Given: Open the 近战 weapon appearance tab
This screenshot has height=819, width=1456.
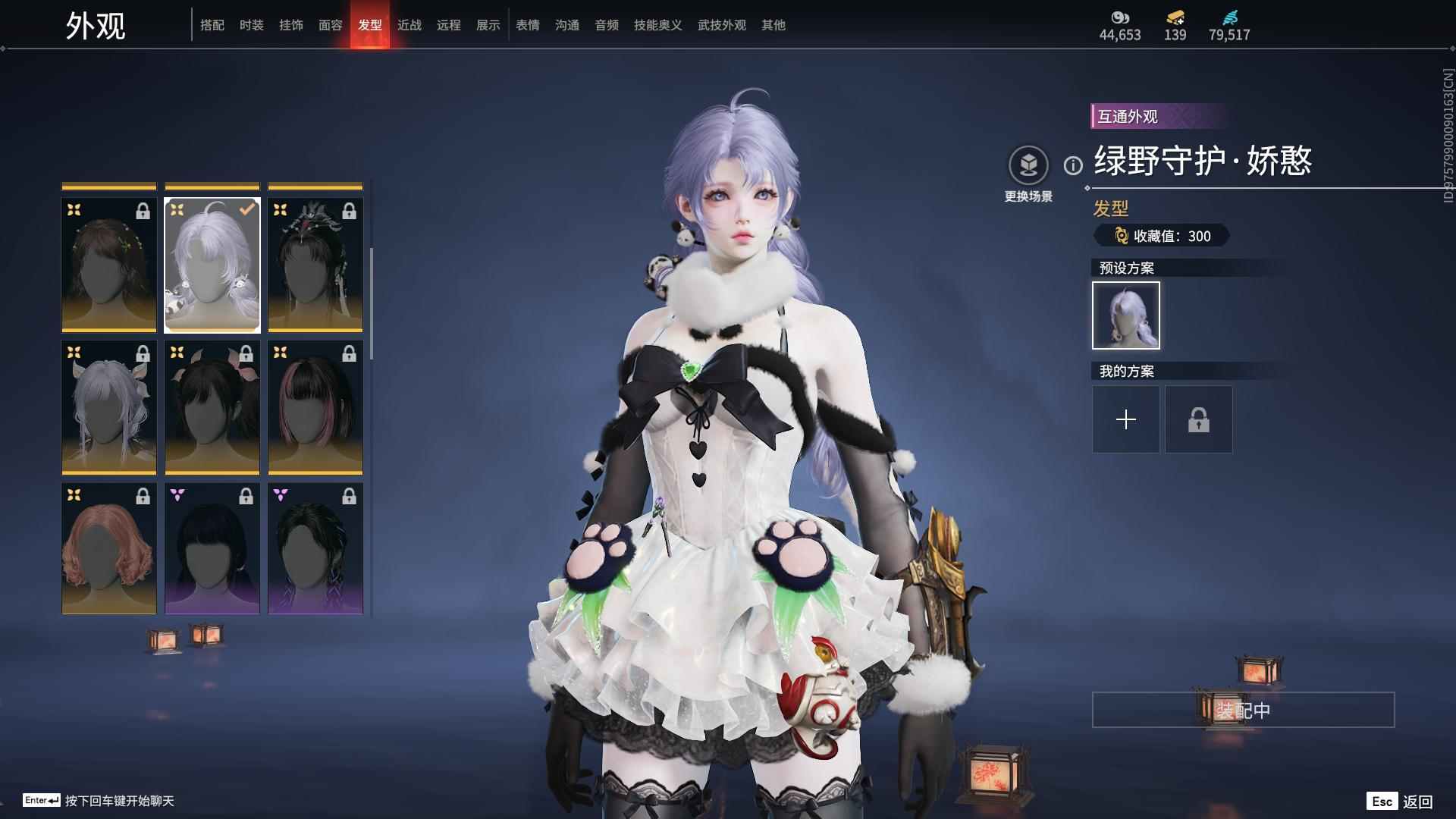Looking at the screenshot, I should pyautogui.click(x=409, y=25).
